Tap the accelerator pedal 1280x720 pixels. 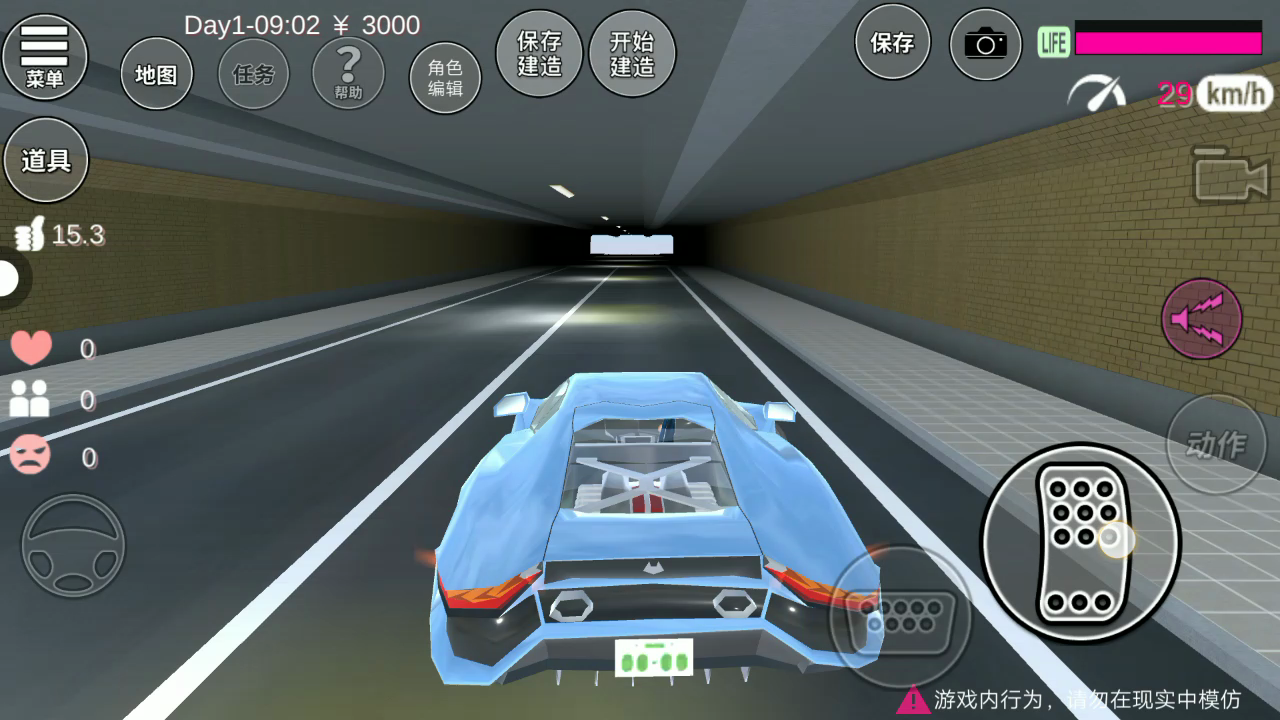1080,541
